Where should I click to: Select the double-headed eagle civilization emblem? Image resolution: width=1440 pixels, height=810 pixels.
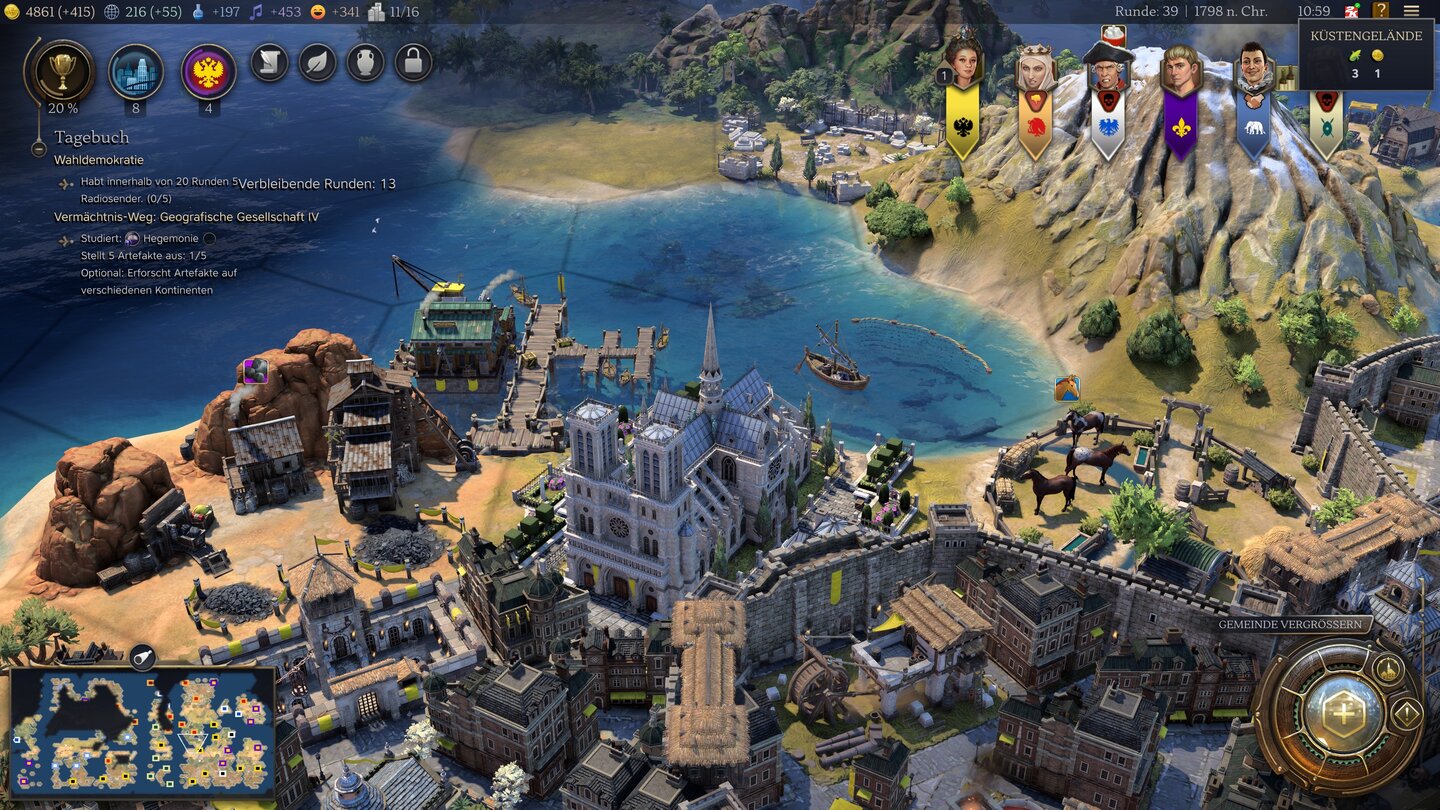point(209,72)
